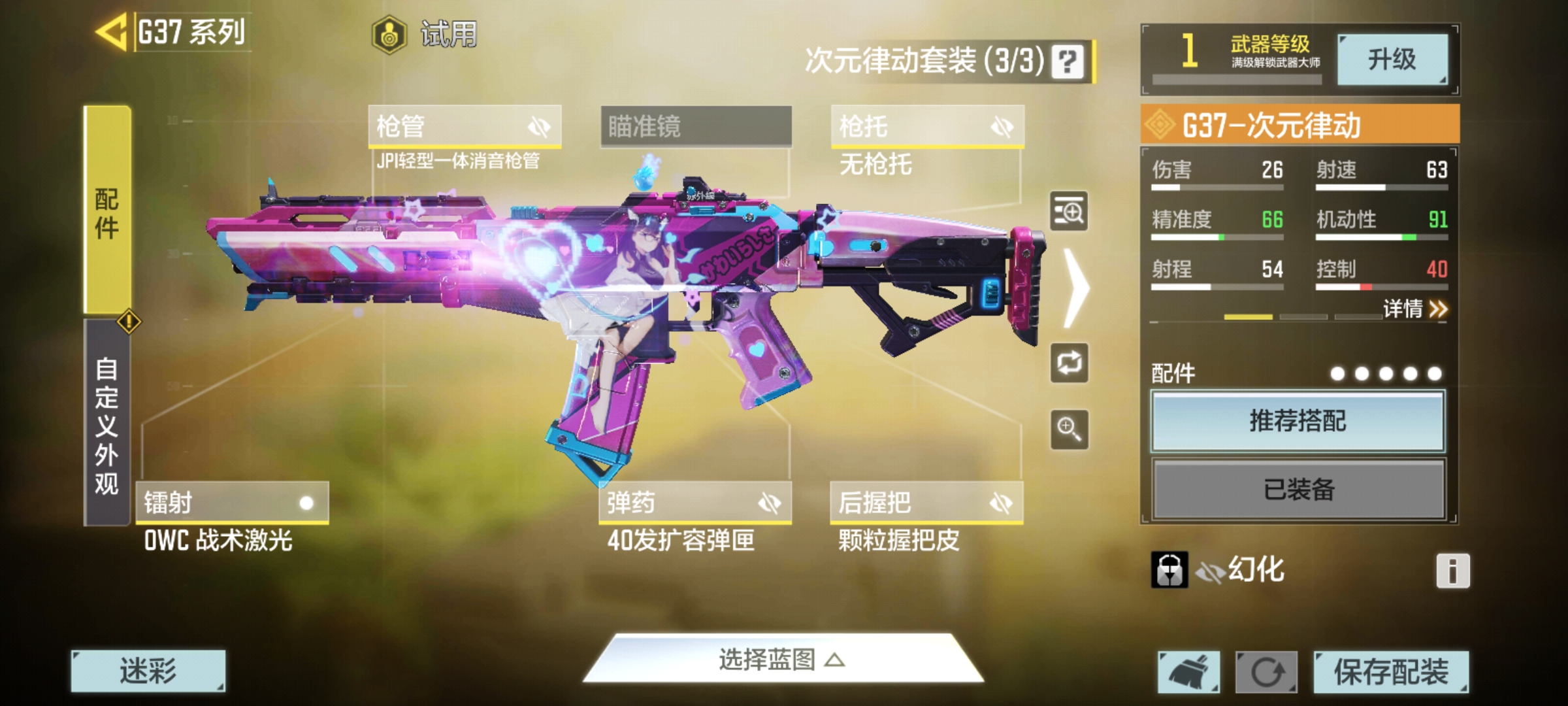Tap the 试用 trial button
Viewport: 1568px width, 706px height.
pos(426,34)
